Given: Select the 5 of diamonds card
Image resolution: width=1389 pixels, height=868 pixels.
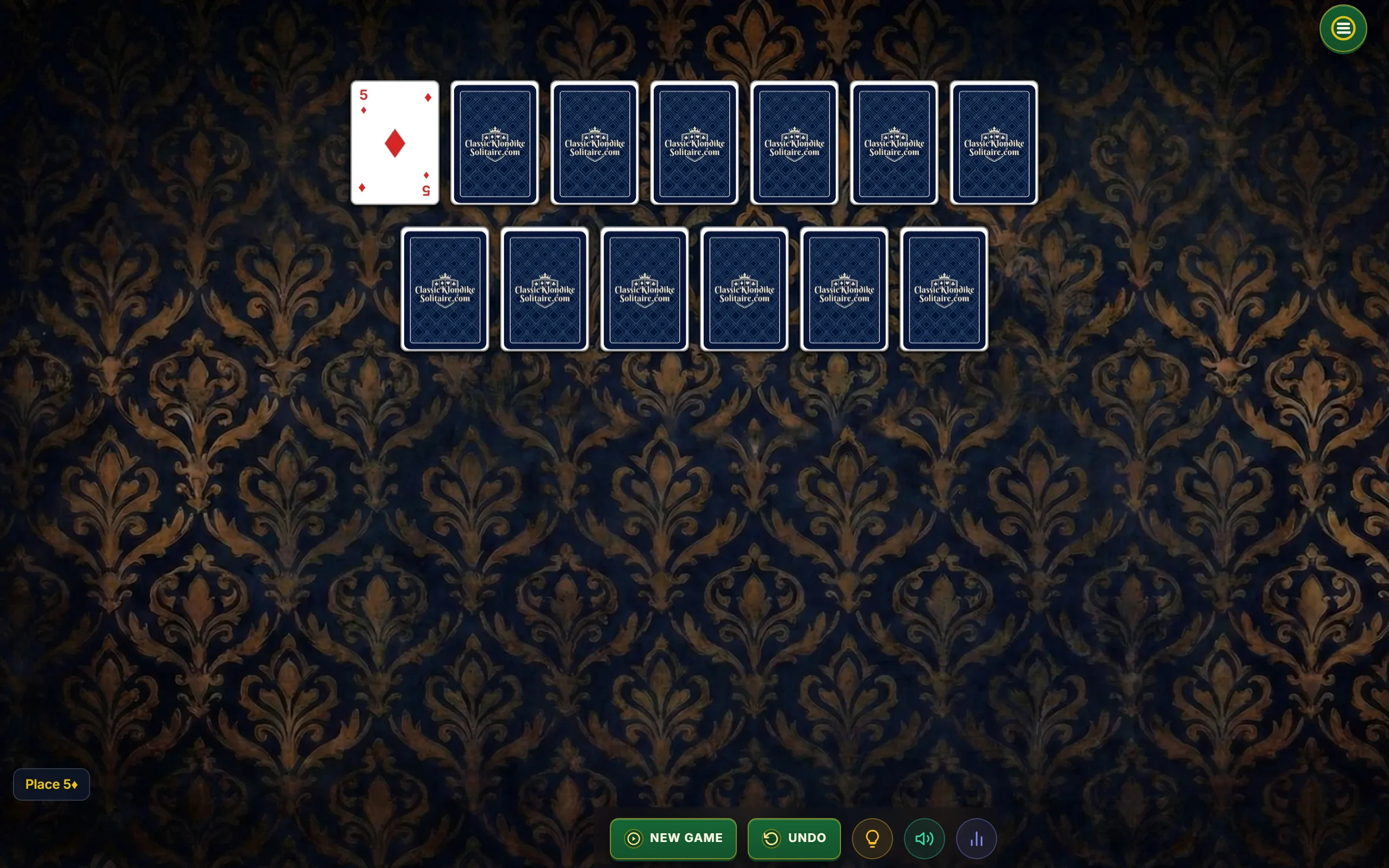Looking at the screenshot, I should (x=395, y=142).
